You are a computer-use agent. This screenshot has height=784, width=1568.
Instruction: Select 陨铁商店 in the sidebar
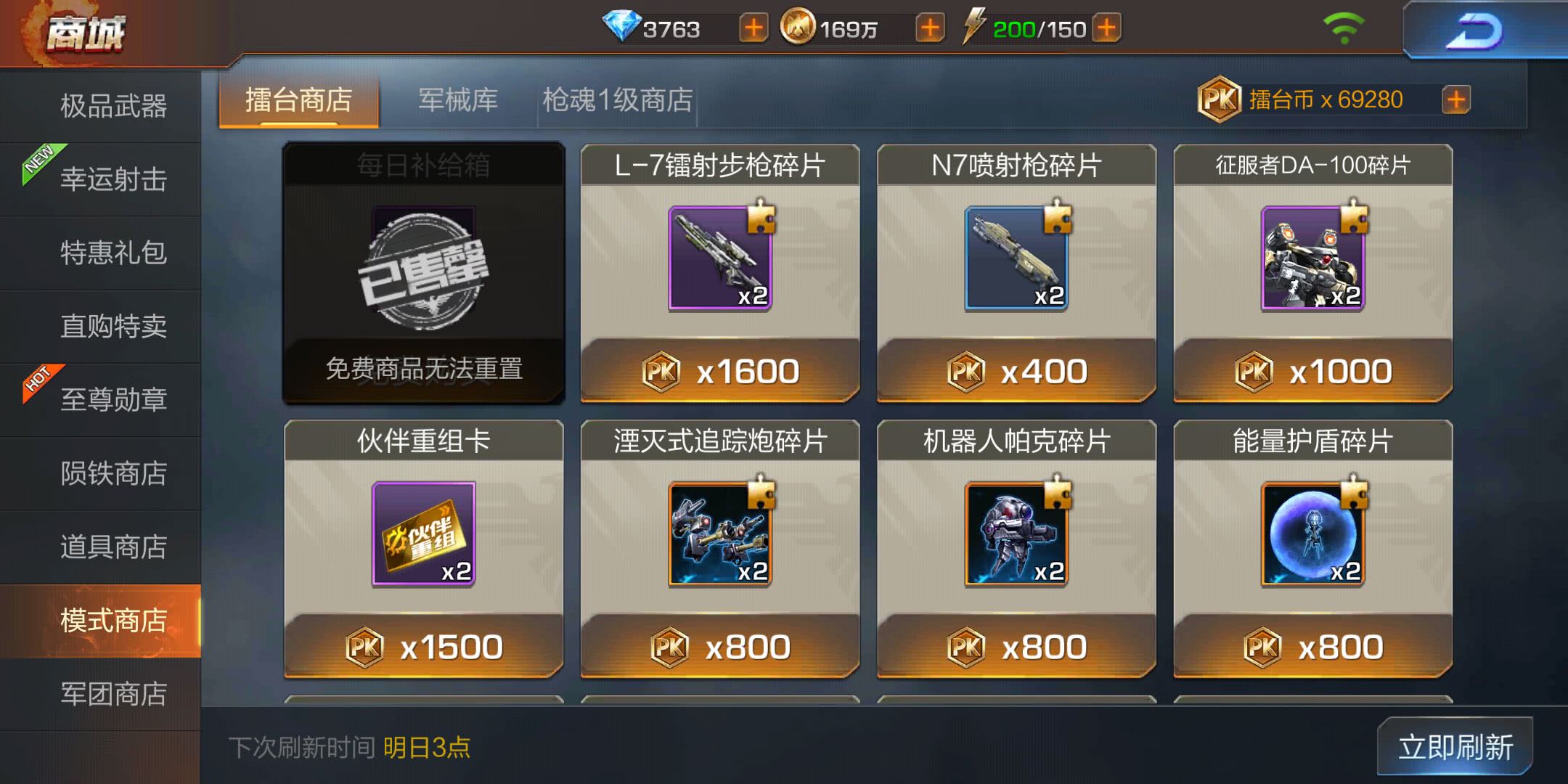pyautogui.click(x=113, y=474)
